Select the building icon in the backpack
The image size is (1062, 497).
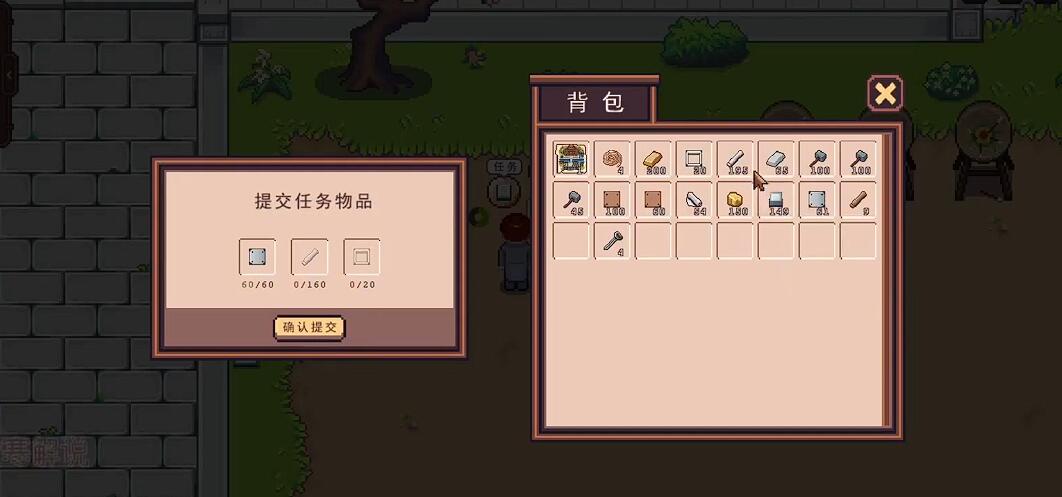coord(571,159)
